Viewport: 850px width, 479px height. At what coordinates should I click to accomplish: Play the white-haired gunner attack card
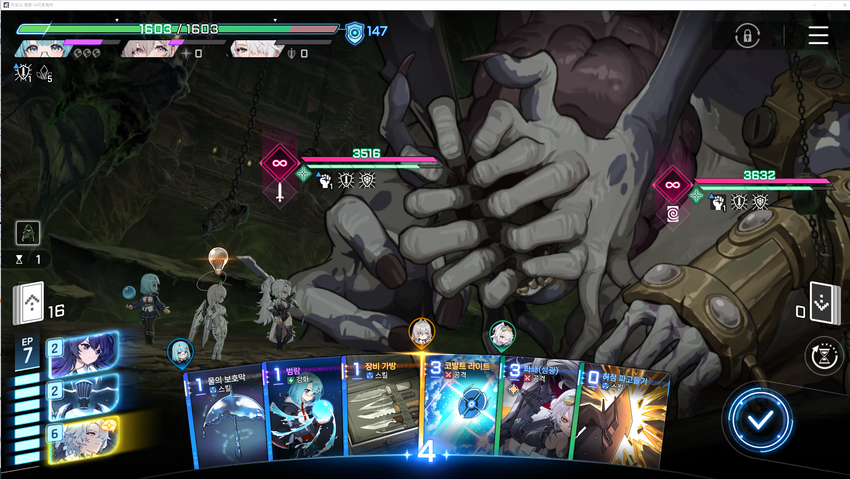[538, 412]
